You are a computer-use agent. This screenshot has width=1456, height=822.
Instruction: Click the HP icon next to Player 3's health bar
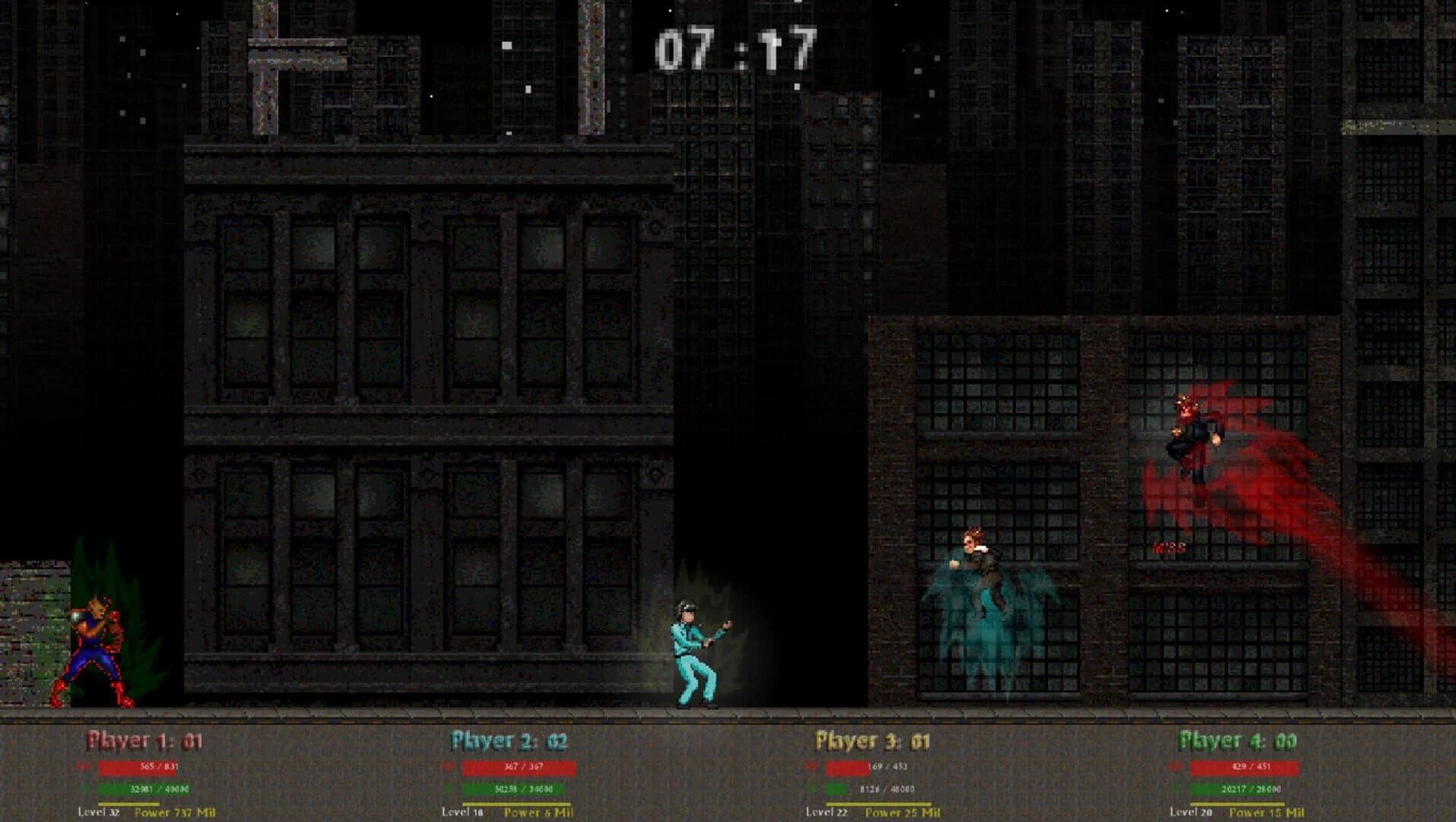coord(811,766)
